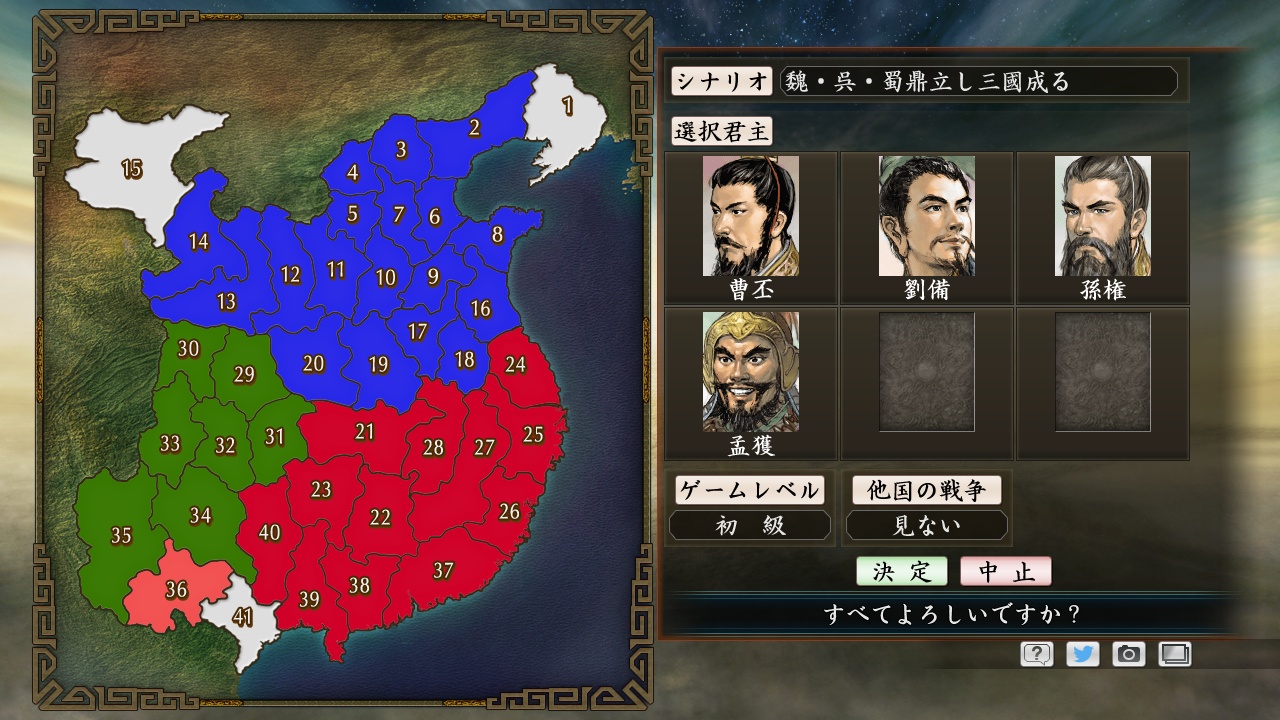Select white province 15 on the map
Screen dimensions: 1280x720
(x=131, y=171)
